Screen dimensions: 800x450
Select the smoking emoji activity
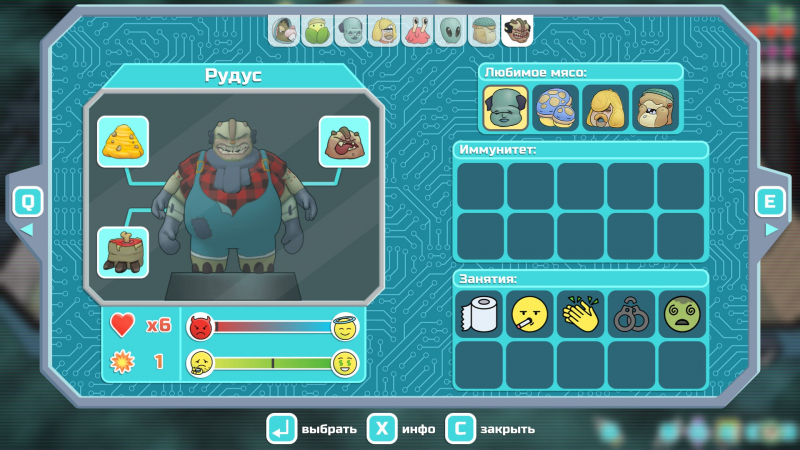pyautogui.click(x=531, y=314)
